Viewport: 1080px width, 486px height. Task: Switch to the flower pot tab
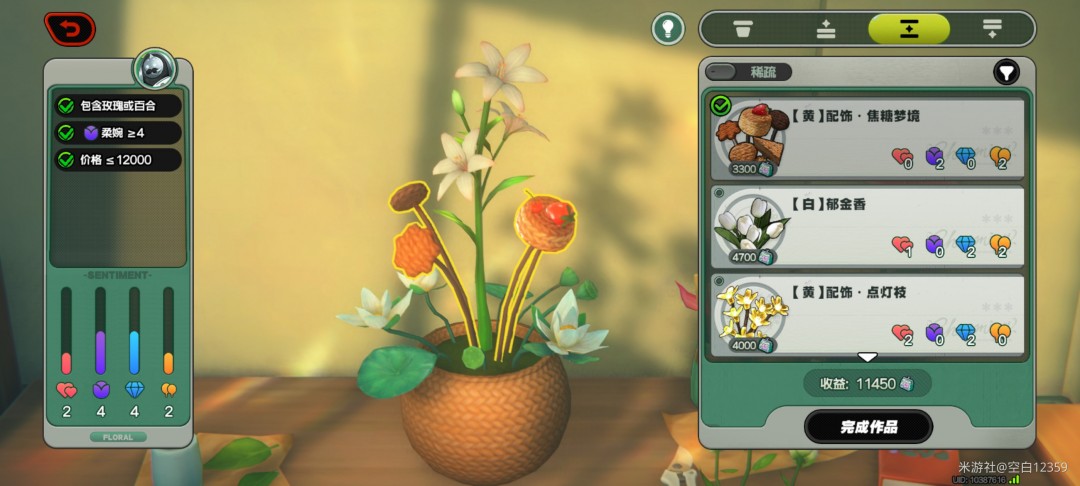click(x=742, y=29)
